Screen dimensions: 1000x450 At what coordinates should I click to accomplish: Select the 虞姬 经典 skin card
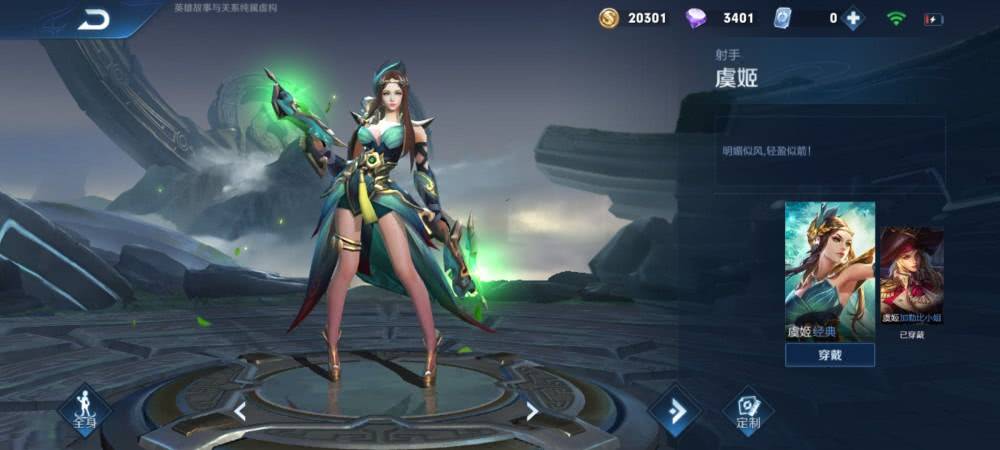[x=829, y=270]
